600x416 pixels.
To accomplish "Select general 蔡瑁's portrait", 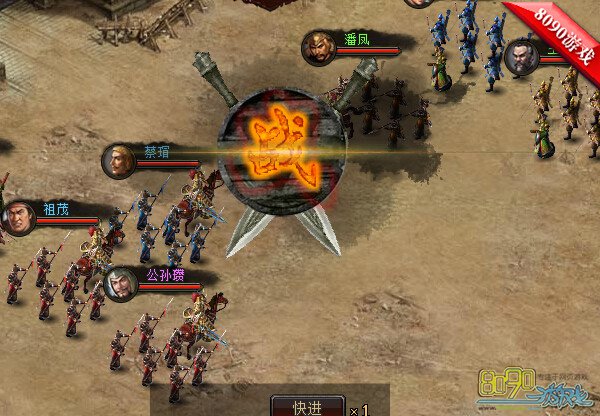I will (119, 161).
